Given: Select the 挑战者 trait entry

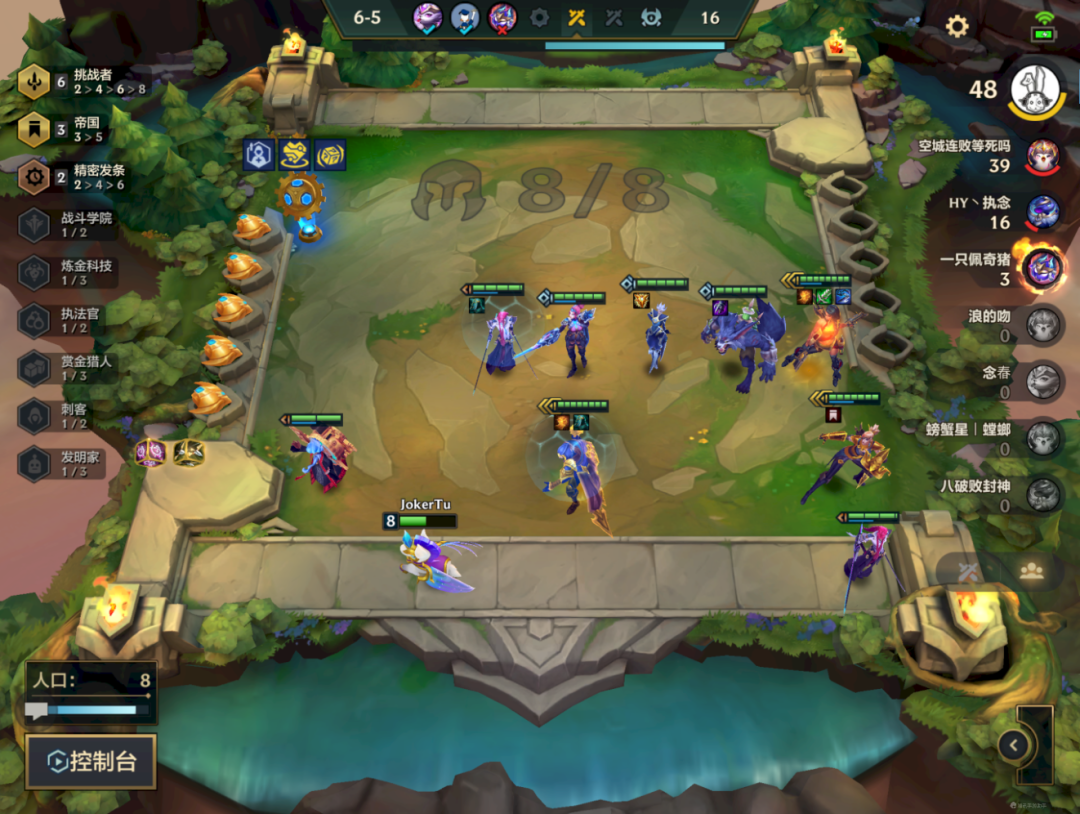Looking at the screenshot, I should coord(80,82).
